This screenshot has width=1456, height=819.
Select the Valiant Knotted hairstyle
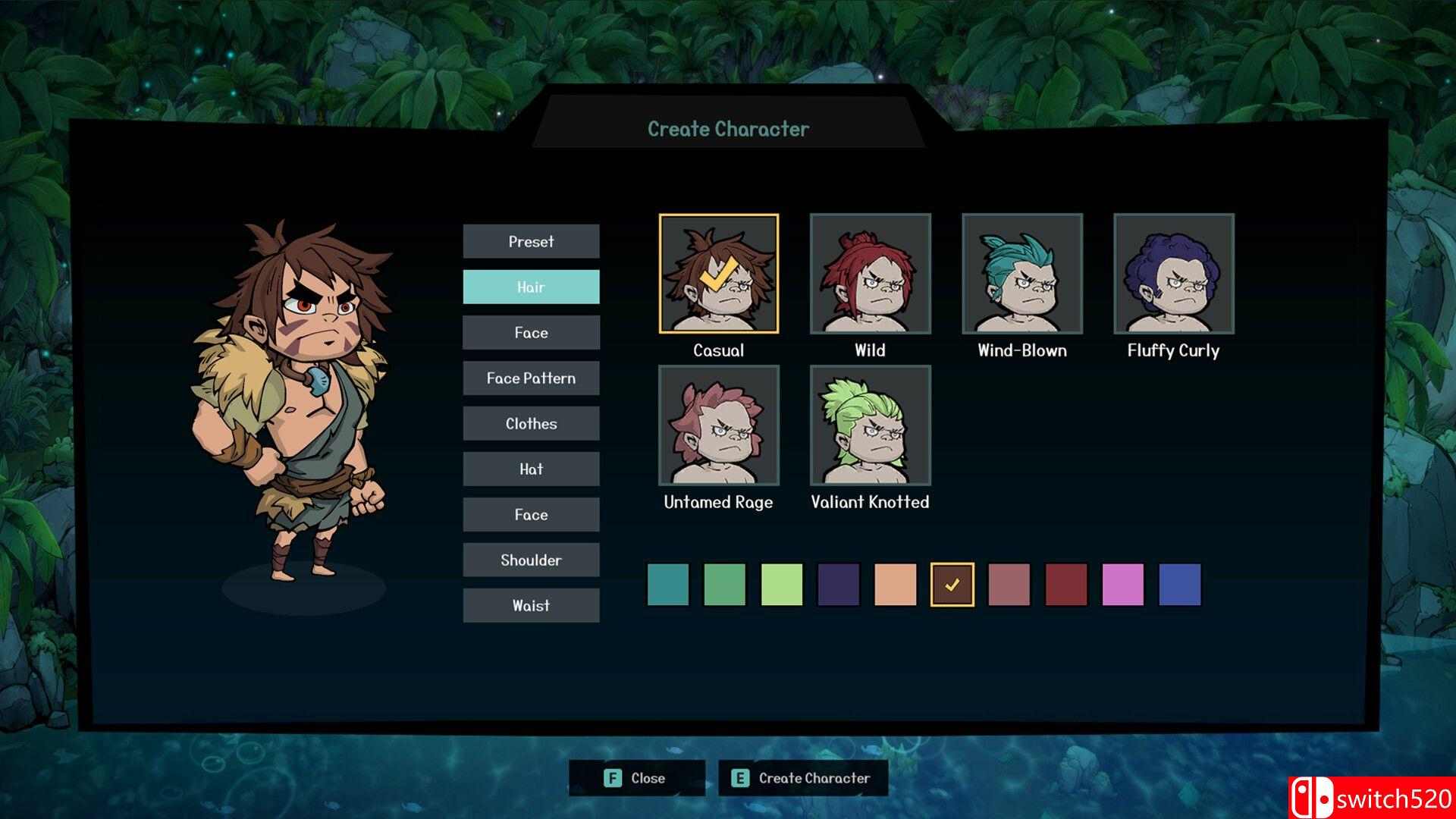pos(870,425)
